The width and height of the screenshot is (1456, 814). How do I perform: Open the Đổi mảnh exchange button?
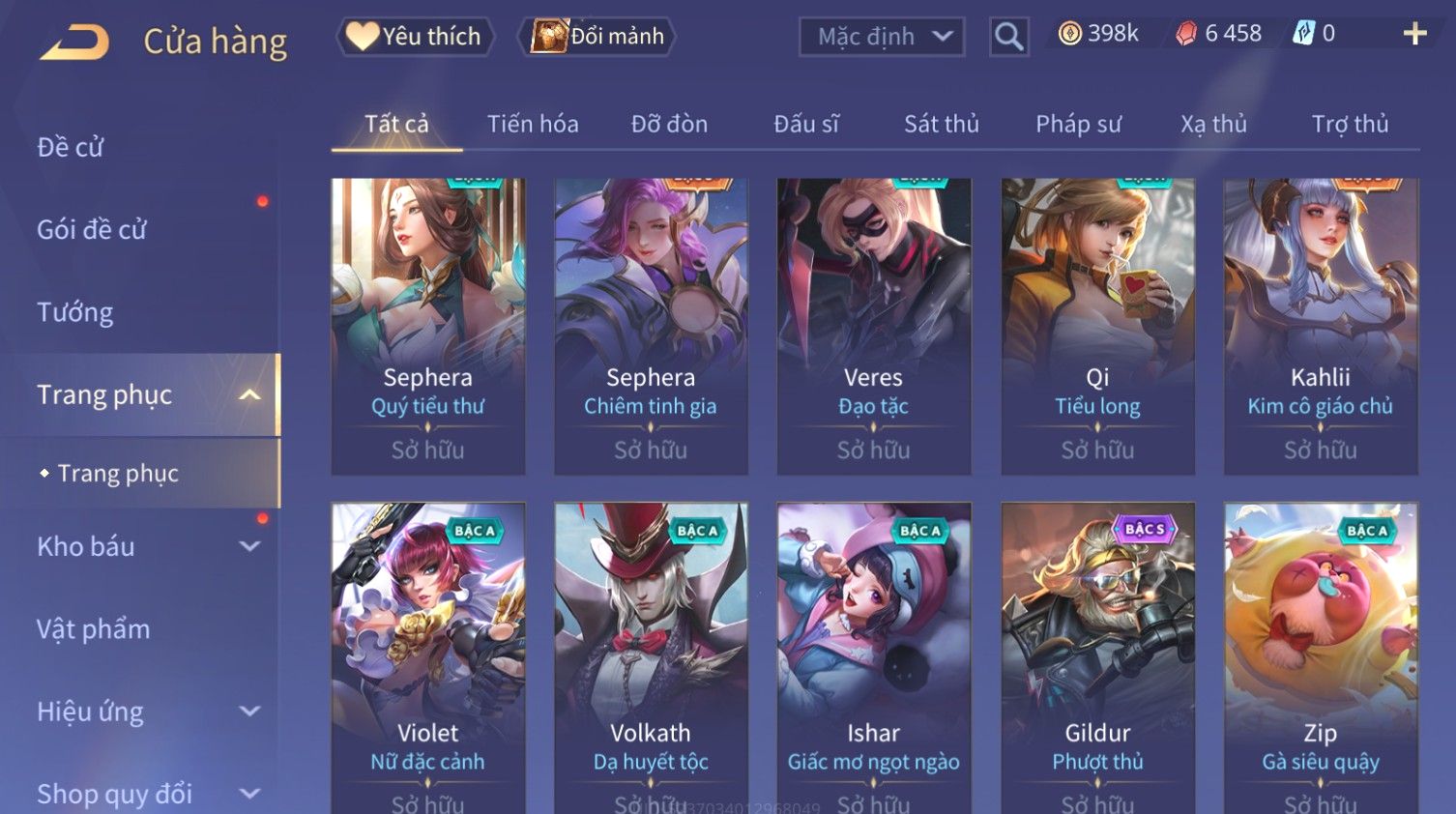pyautogui.click(x=597, y=37)
